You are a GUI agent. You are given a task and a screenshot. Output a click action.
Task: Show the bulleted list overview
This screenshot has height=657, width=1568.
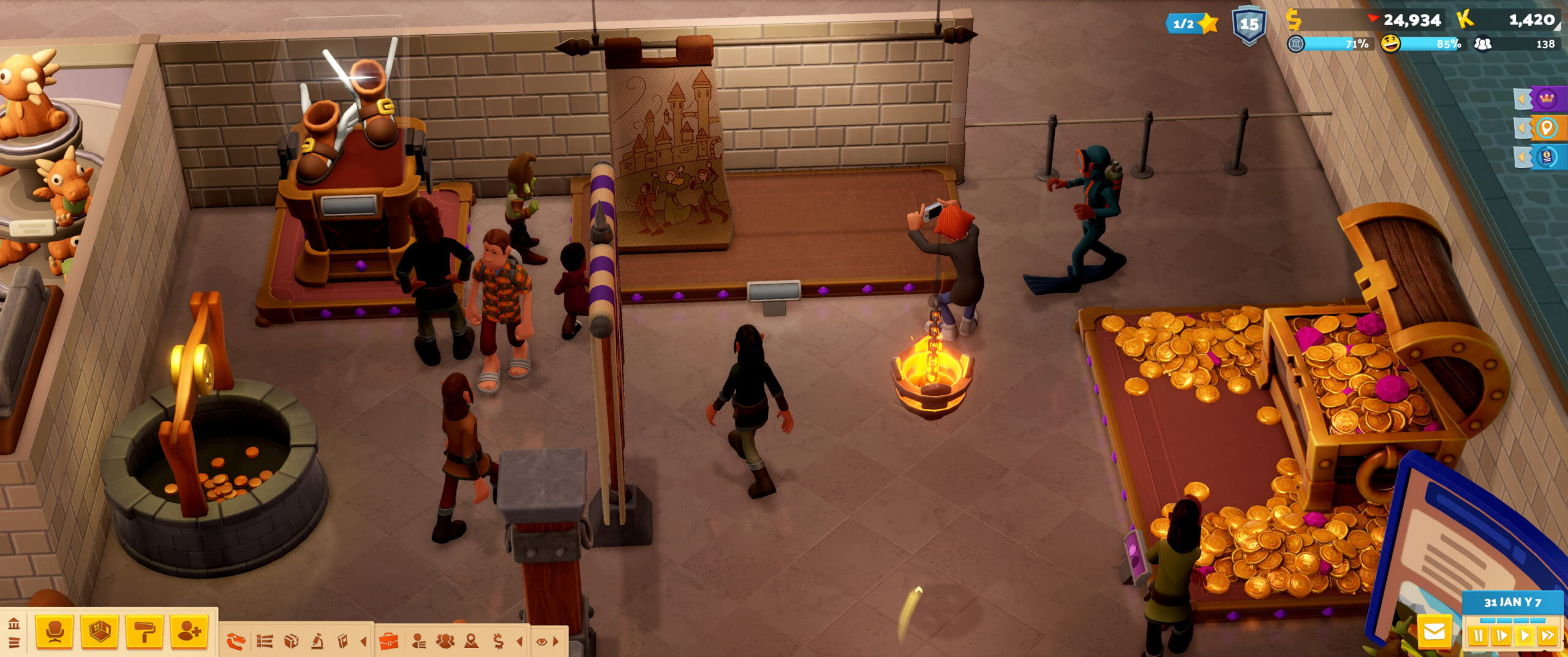[x=265, y=642]
